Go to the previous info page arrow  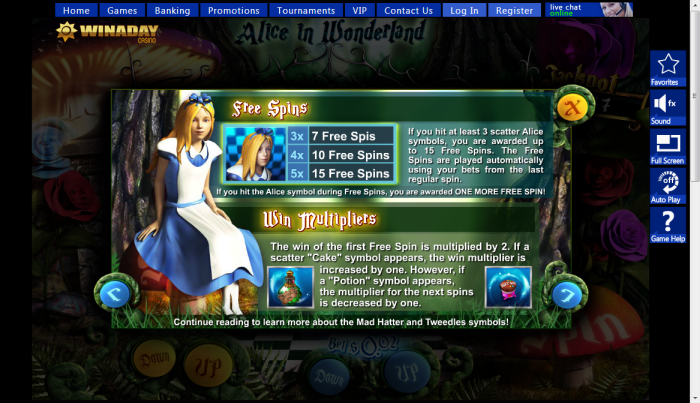112,294
